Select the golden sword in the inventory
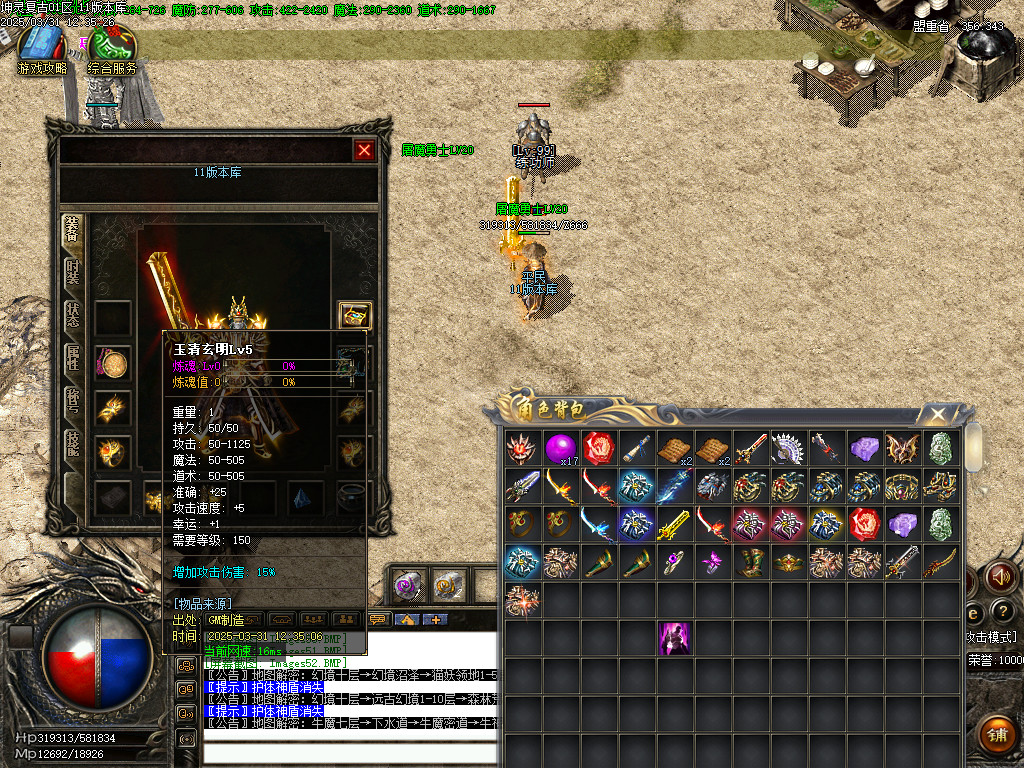Viewport: 1024px width, 768px height. (x=675, y=524)
